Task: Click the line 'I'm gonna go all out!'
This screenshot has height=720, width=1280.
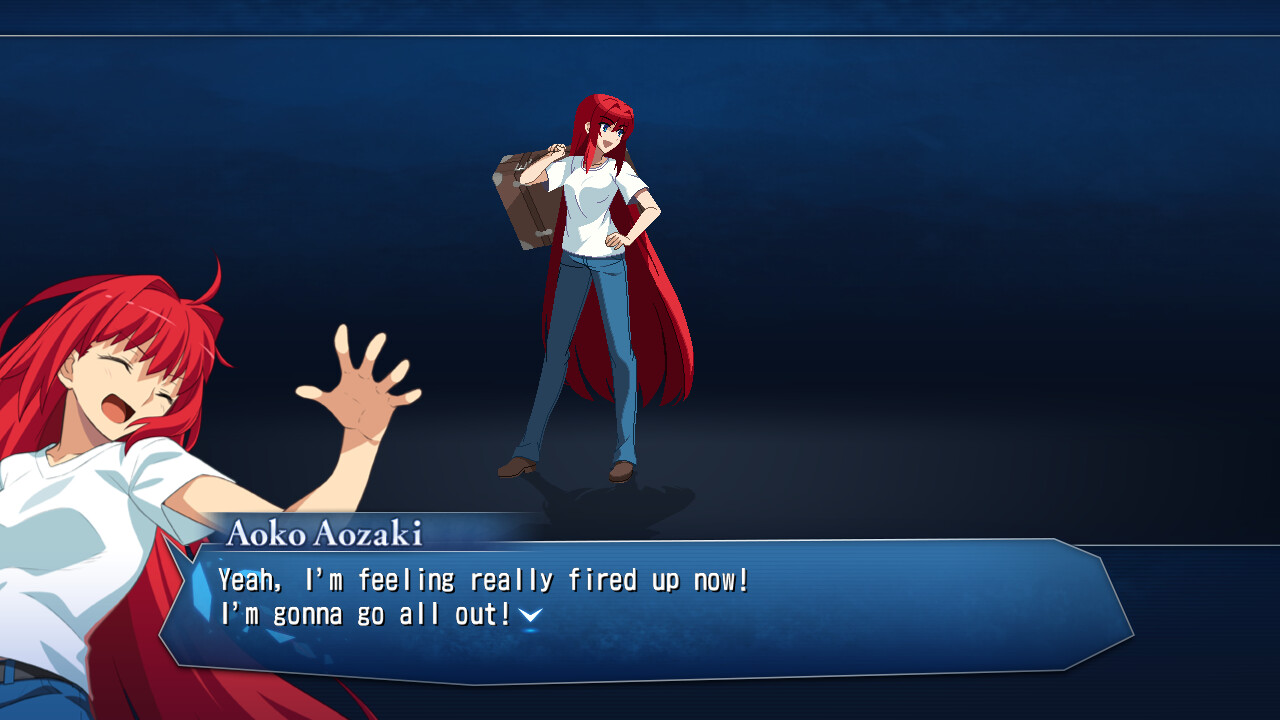Action: pos(360,612)
